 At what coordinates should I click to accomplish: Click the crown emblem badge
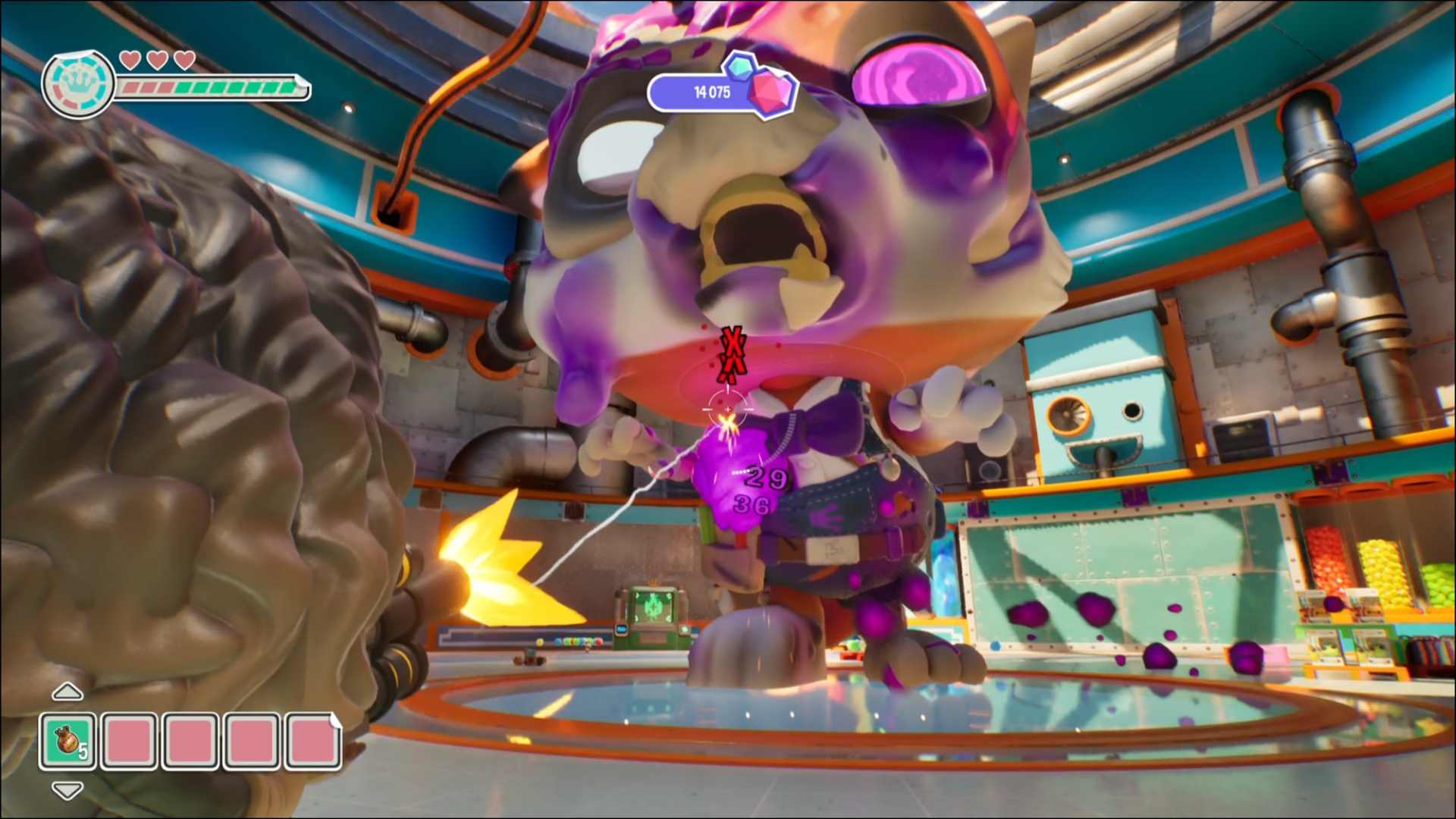78,84
